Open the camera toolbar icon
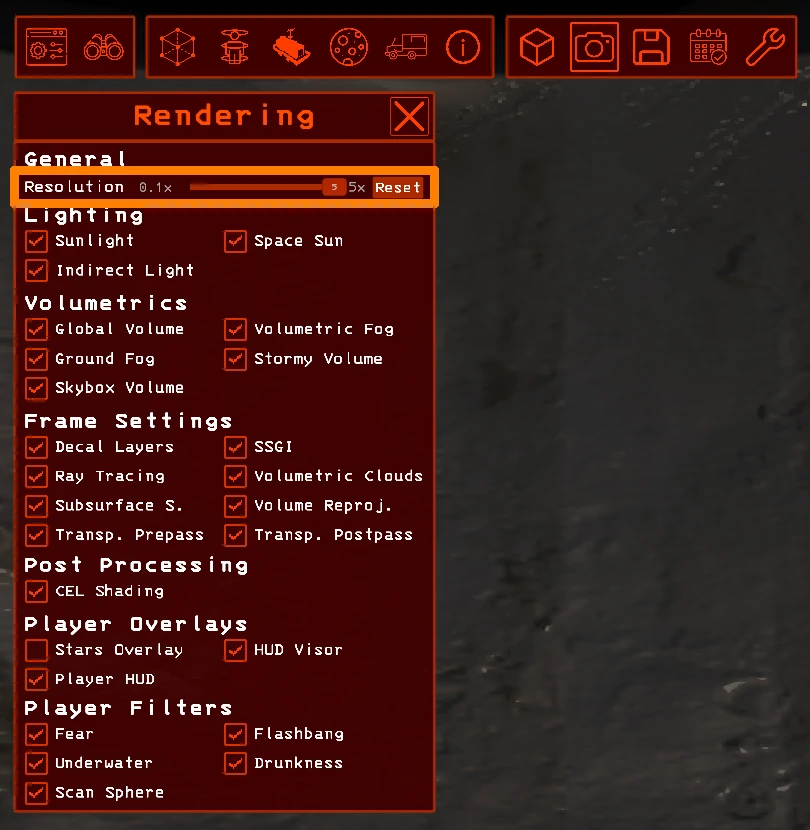810x830 pixels. pyautogui.click(x=594, y=47)
